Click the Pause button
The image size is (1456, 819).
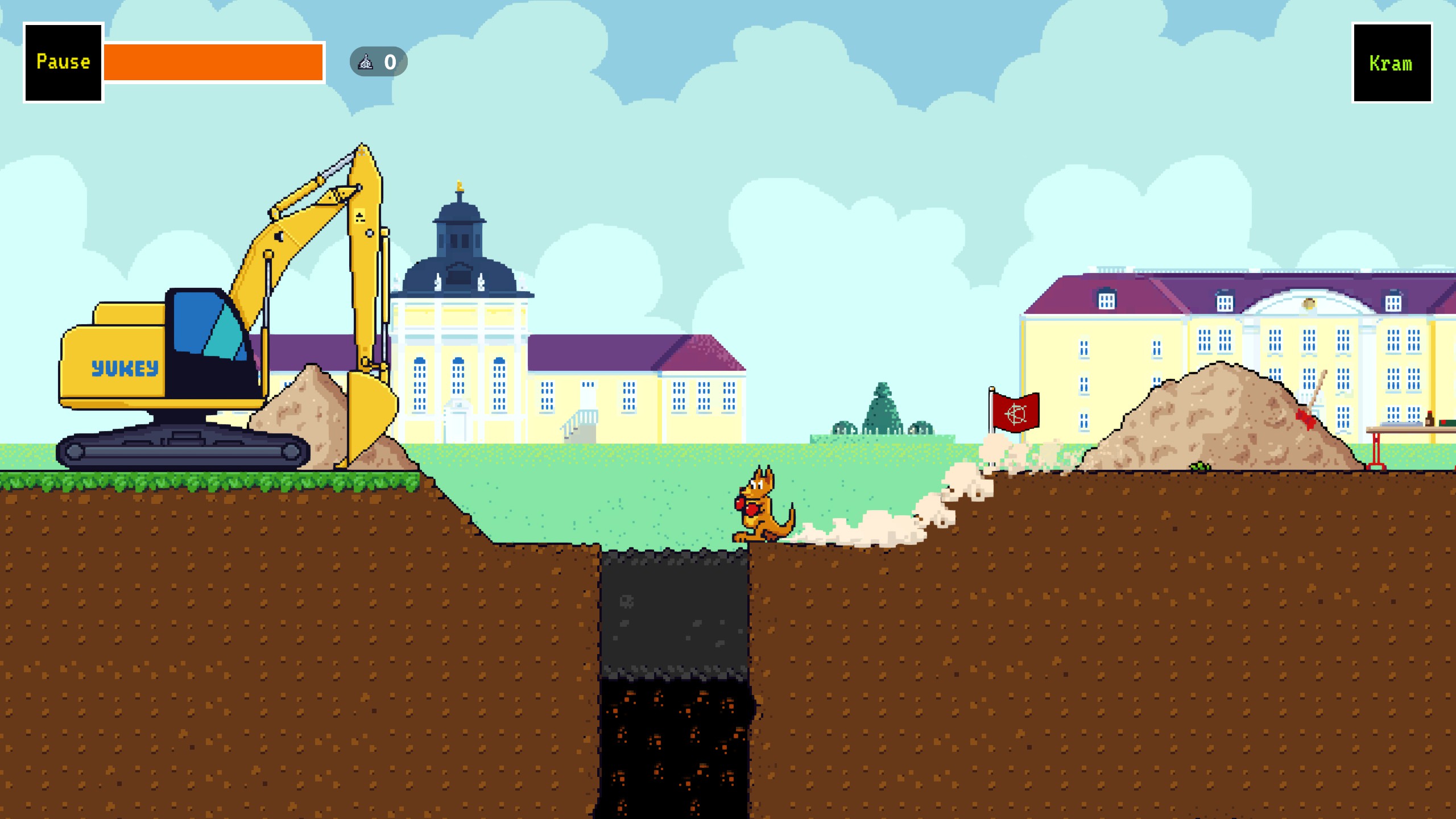(63, 63)
